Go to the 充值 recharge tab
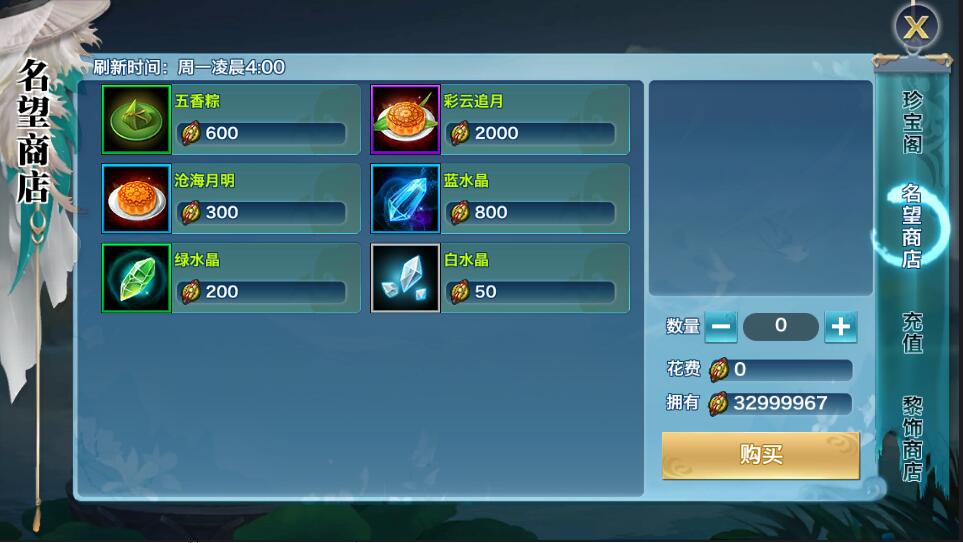Viewport: 963px width, 543px height. coord(912,333)
